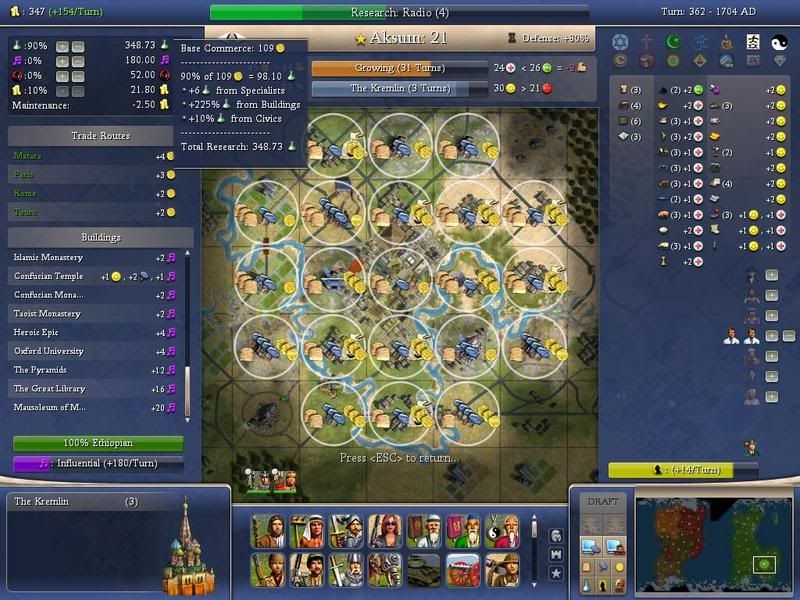Queue the tank unit for production

point(424,568)
